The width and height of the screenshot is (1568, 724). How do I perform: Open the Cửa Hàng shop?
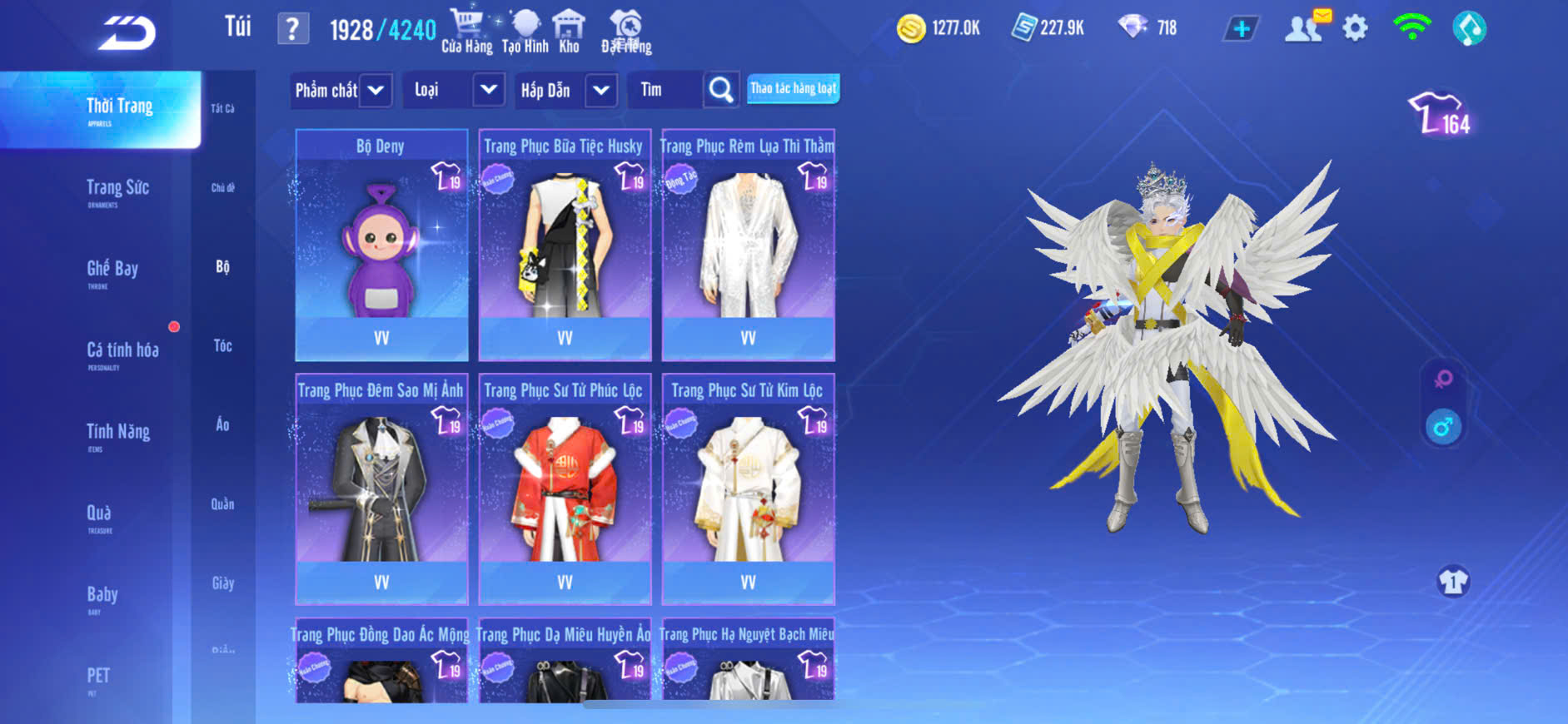point(466,31)
